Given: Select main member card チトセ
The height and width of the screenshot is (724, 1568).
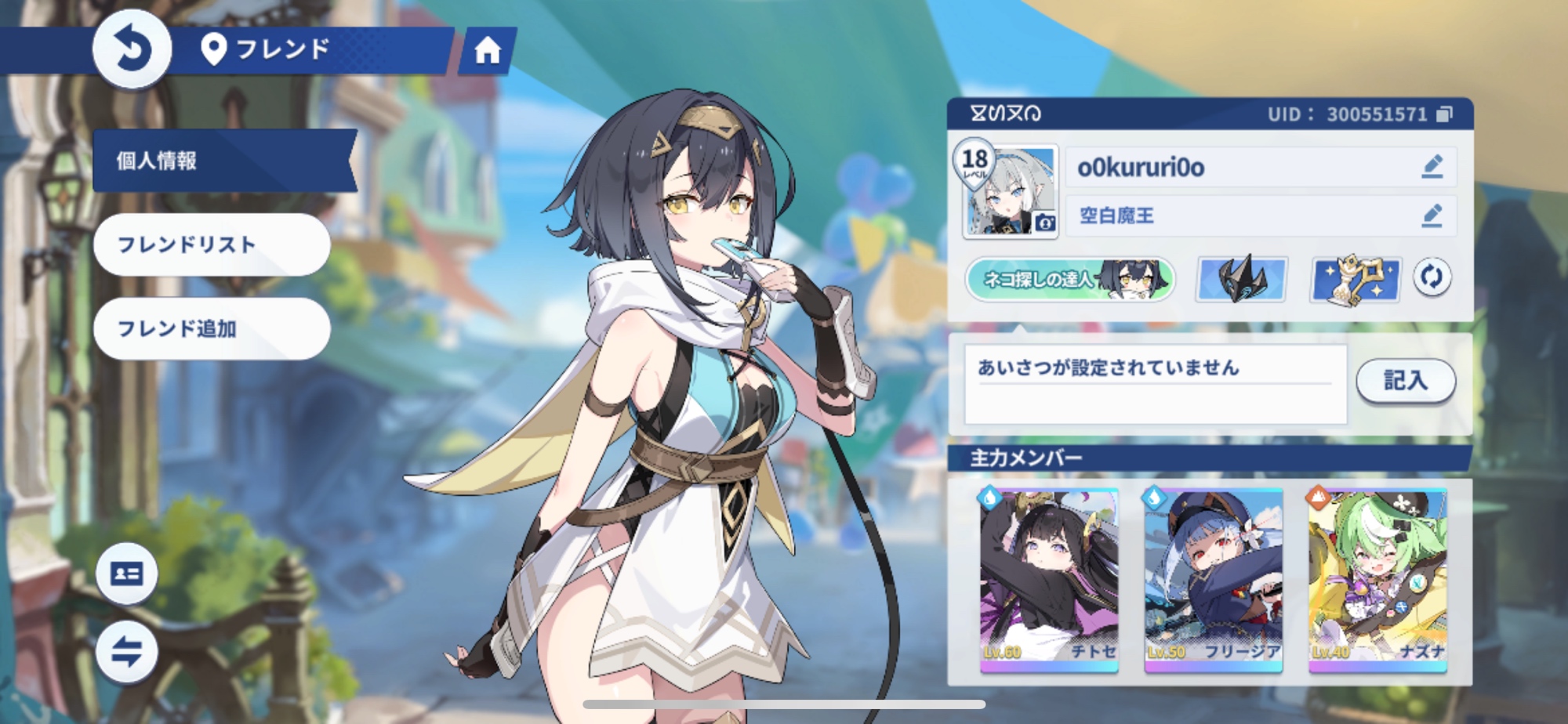Looking at the screenshot, I should (x=1049, y=580).
